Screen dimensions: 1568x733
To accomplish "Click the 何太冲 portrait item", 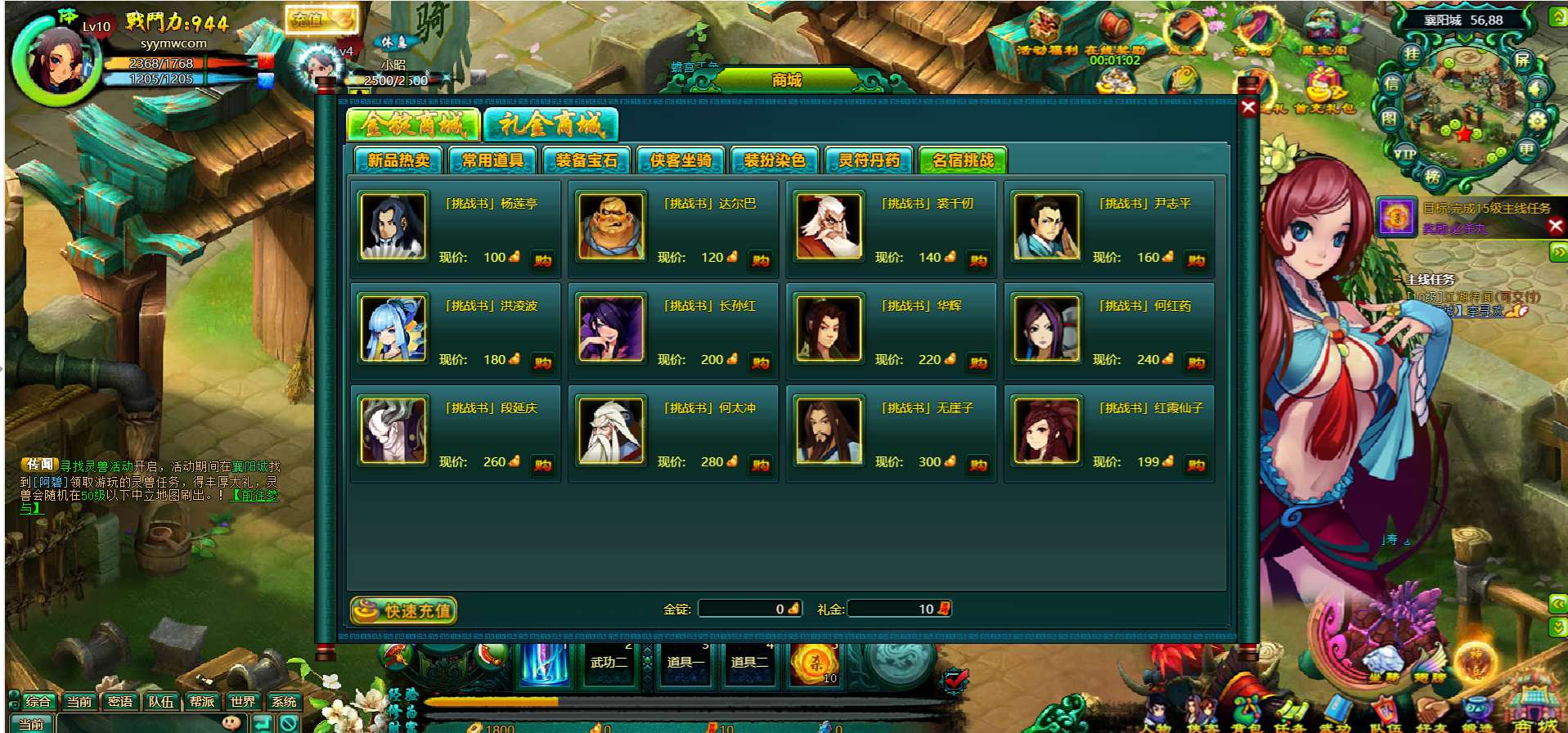I will pos(611,431).
